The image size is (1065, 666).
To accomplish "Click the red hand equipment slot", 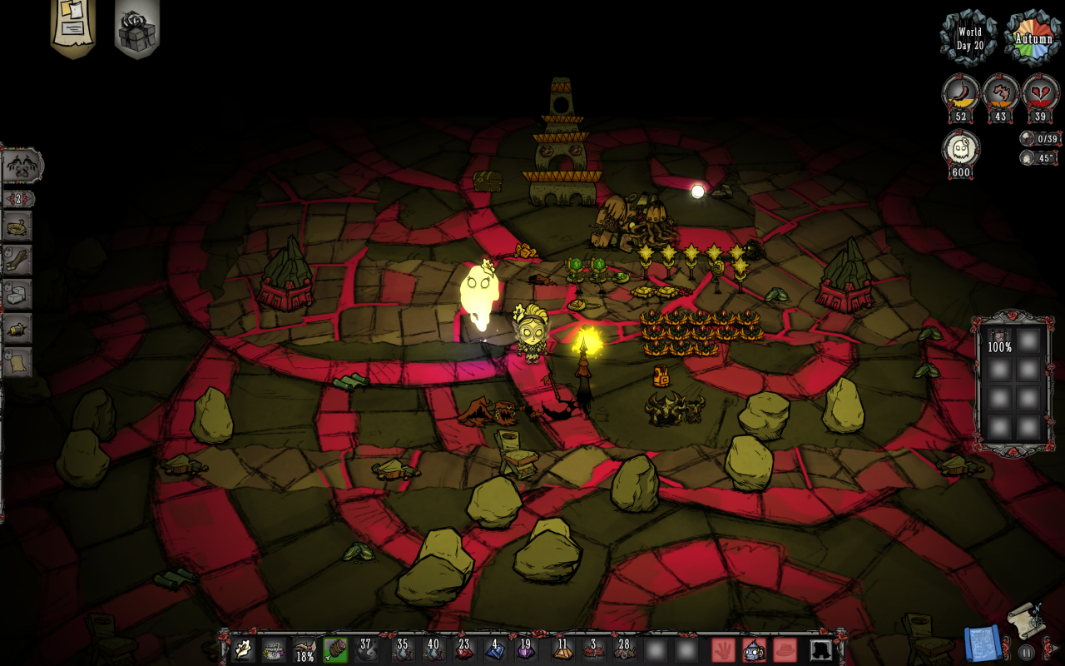I will coord(723,650).
